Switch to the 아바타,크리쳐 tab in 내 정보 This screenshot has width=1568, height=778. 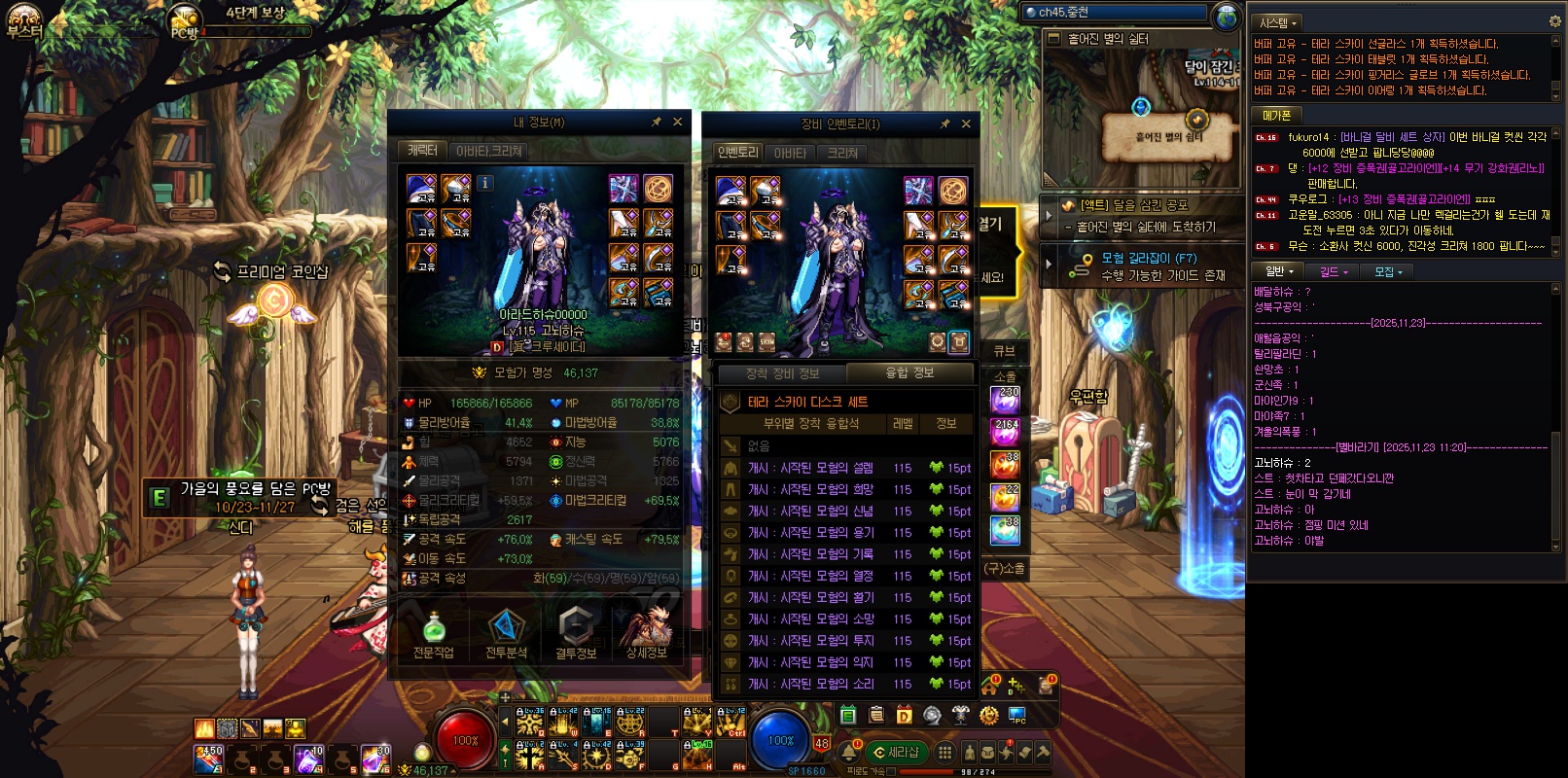488,151
